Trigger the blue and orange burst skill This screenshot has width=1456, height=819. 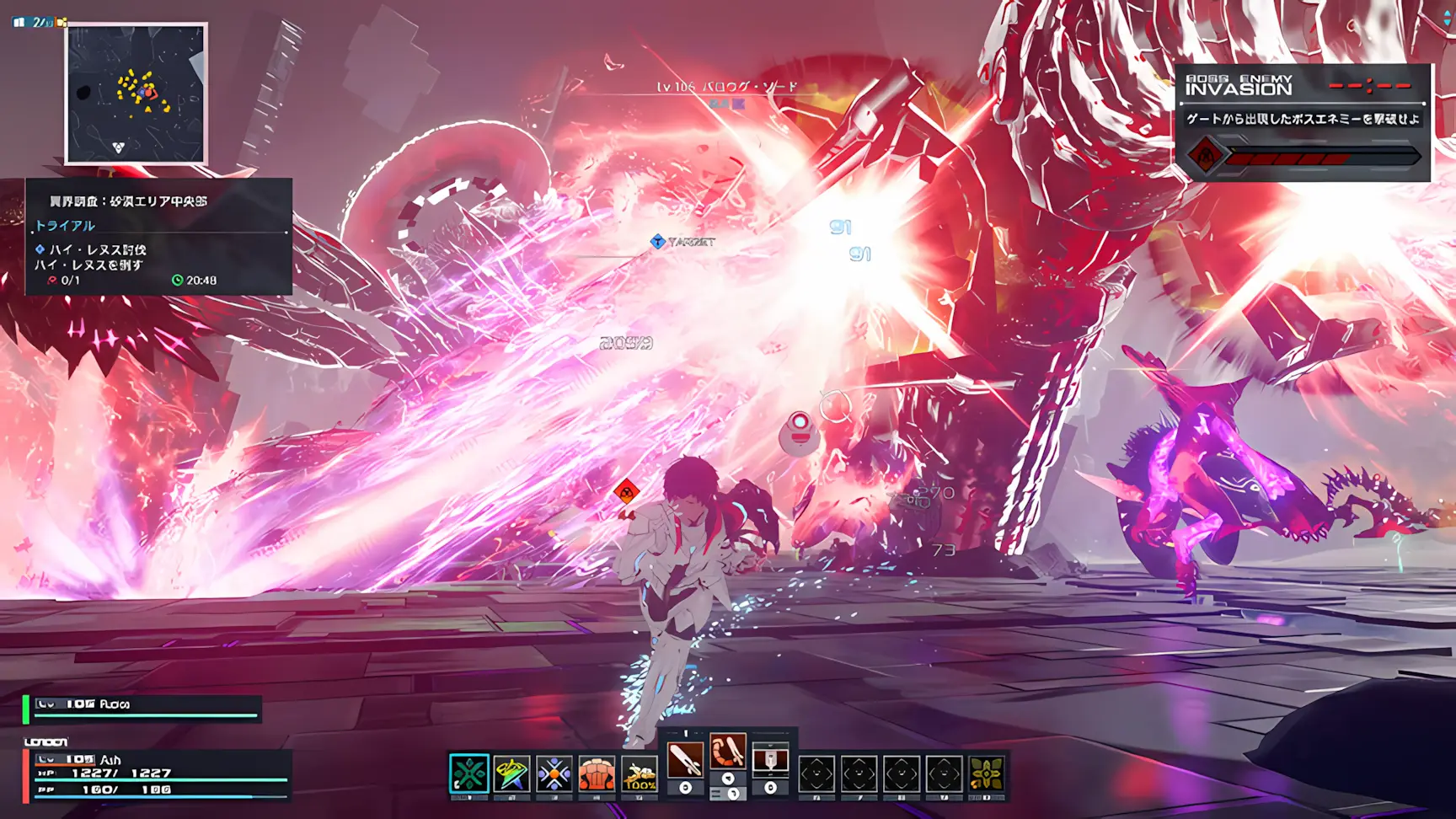pyautogui.click(x=554, y=773)
